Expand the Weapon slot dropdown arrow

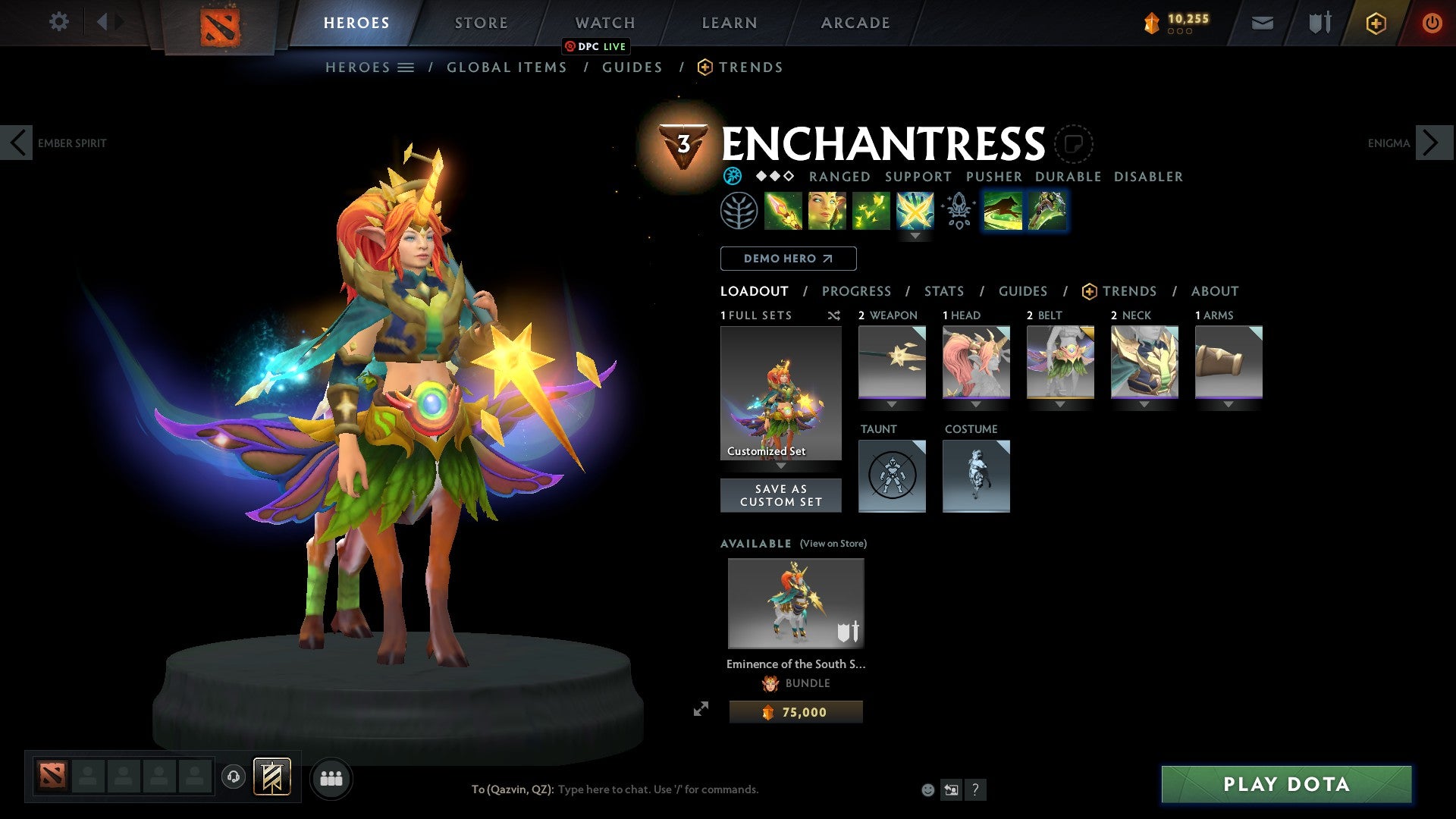(x=892, y=403)
